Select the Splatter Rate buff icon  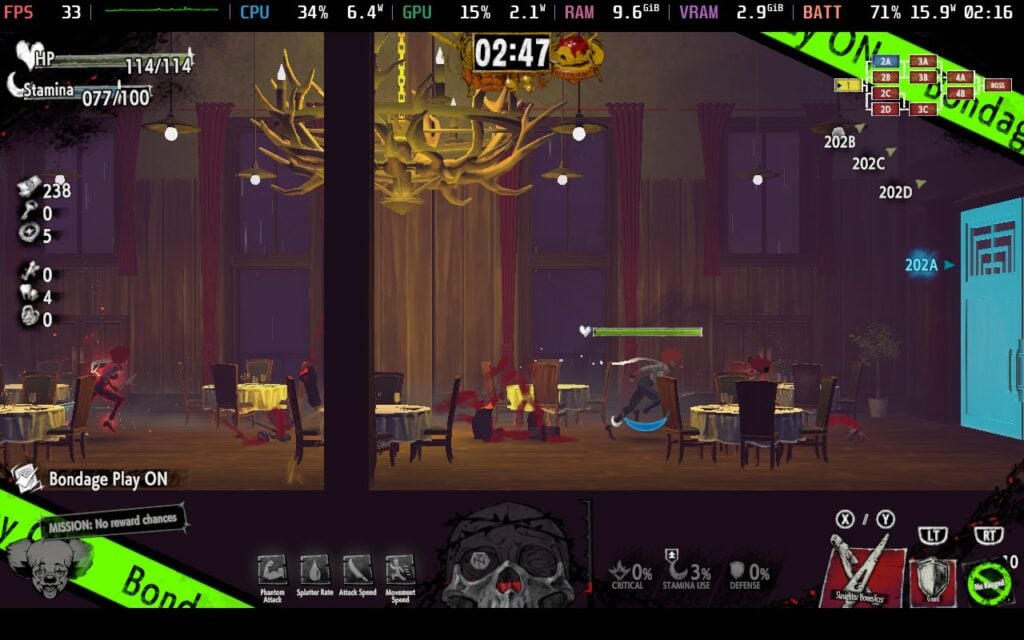(x=315, y=570)
